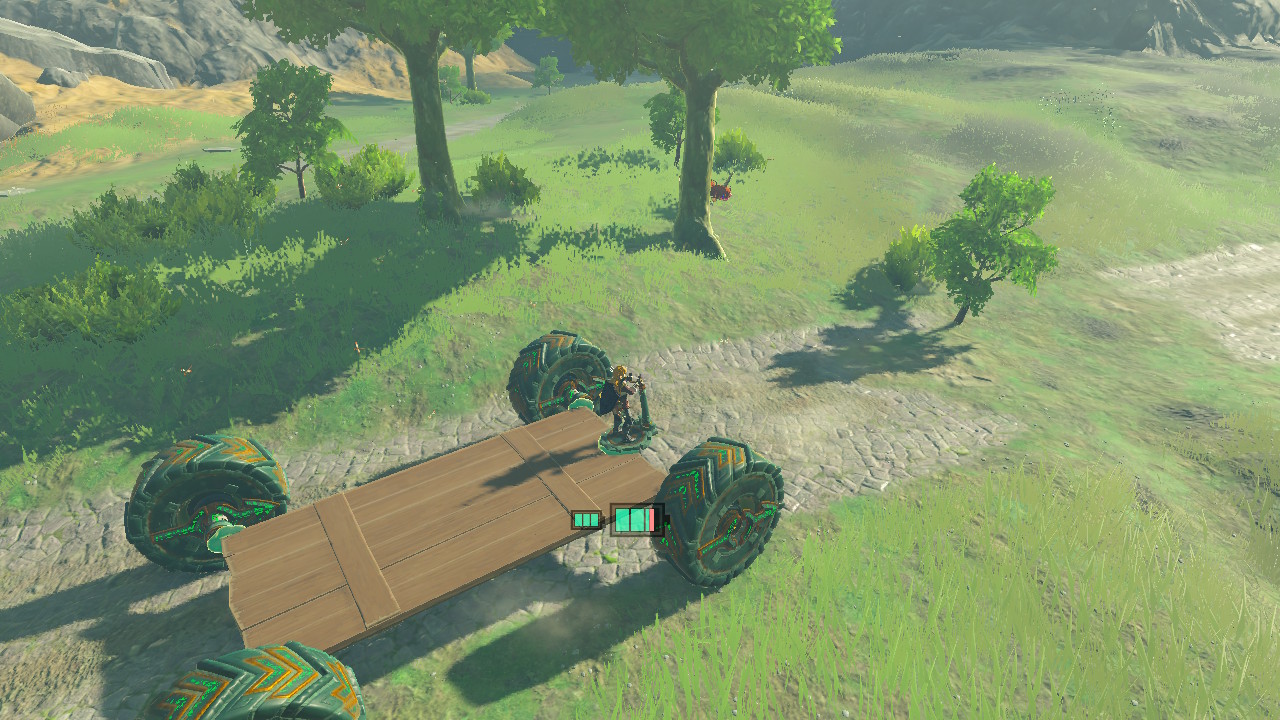Viewport: 1280px width, 720px height.
Task: Select Link standing on the steering stick
Action: (x=620, y=392)
